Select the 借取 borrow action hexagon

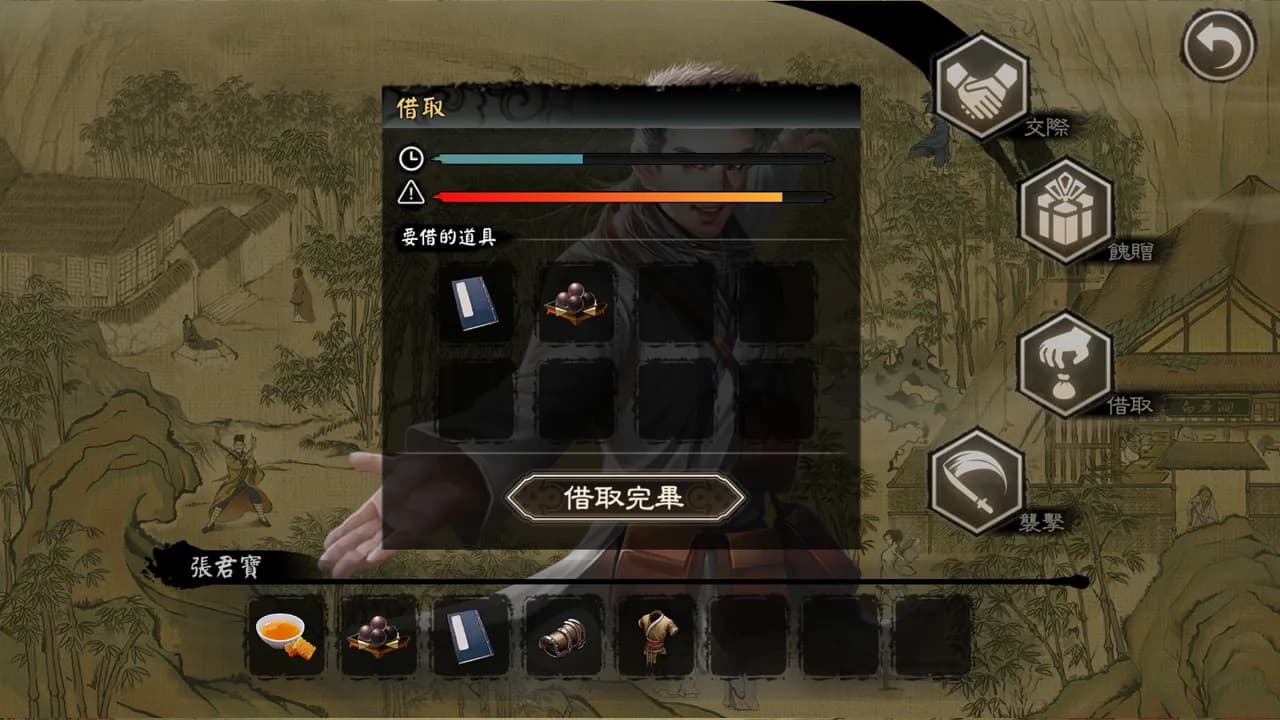1065,364
